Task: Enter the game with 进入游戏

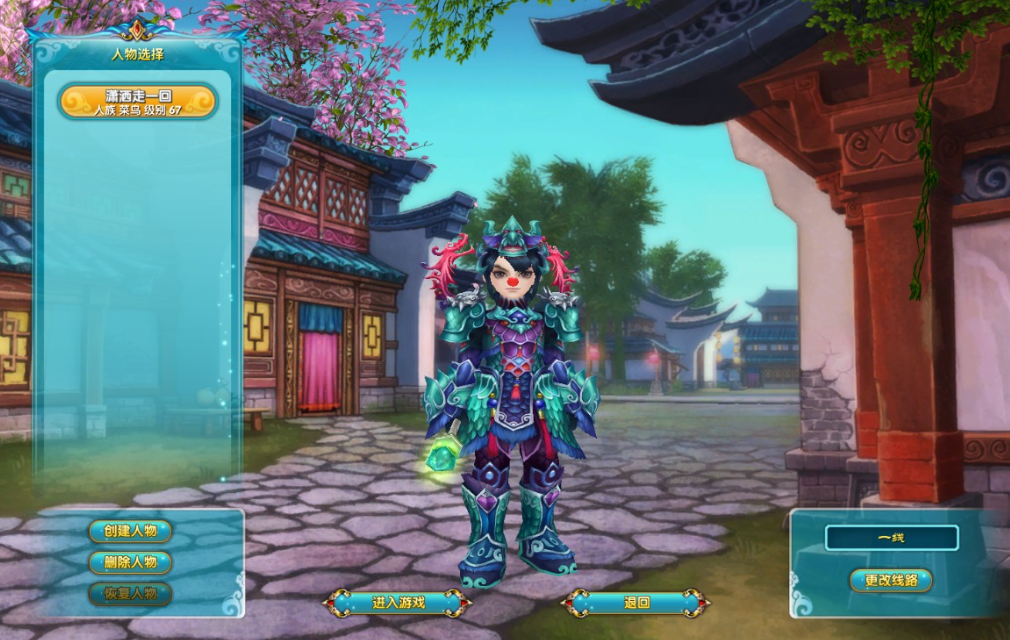Action: coord(398,602)
